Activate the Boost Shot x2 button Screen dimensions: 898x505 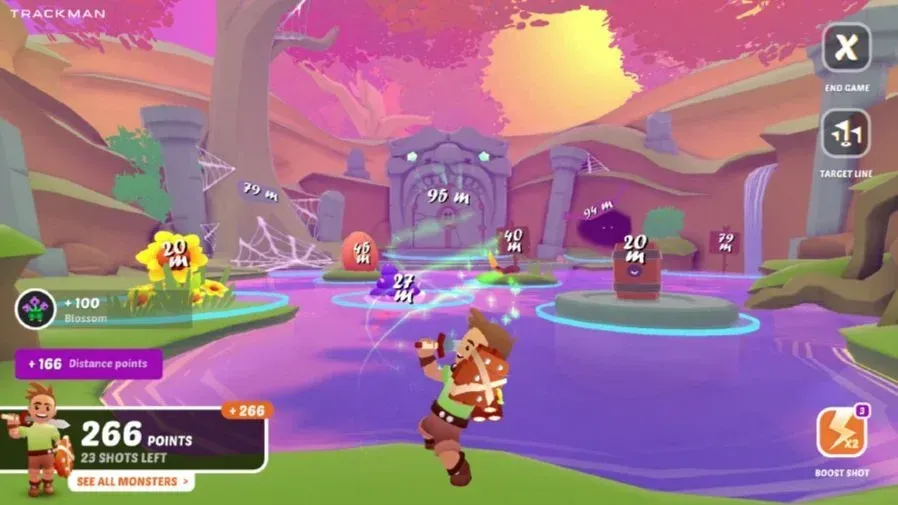click(x=841, y=433)
